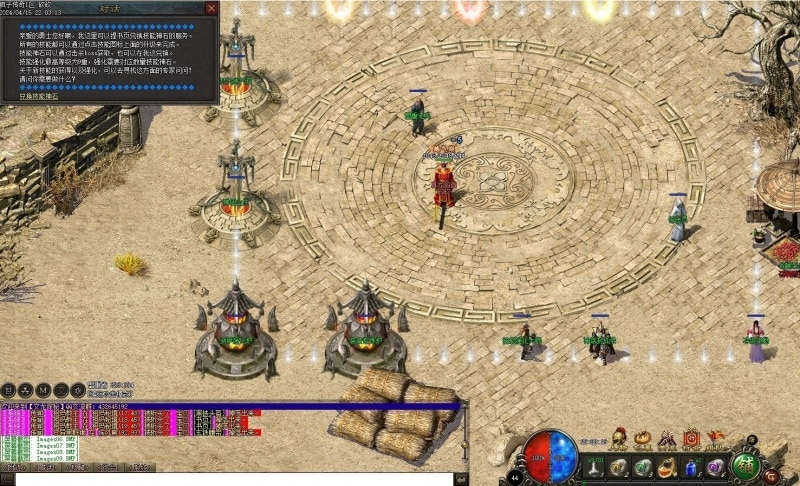Open the green round shop button
Image resolution: width=800 pixels, height=486 pixels.
tap(746, 467)
